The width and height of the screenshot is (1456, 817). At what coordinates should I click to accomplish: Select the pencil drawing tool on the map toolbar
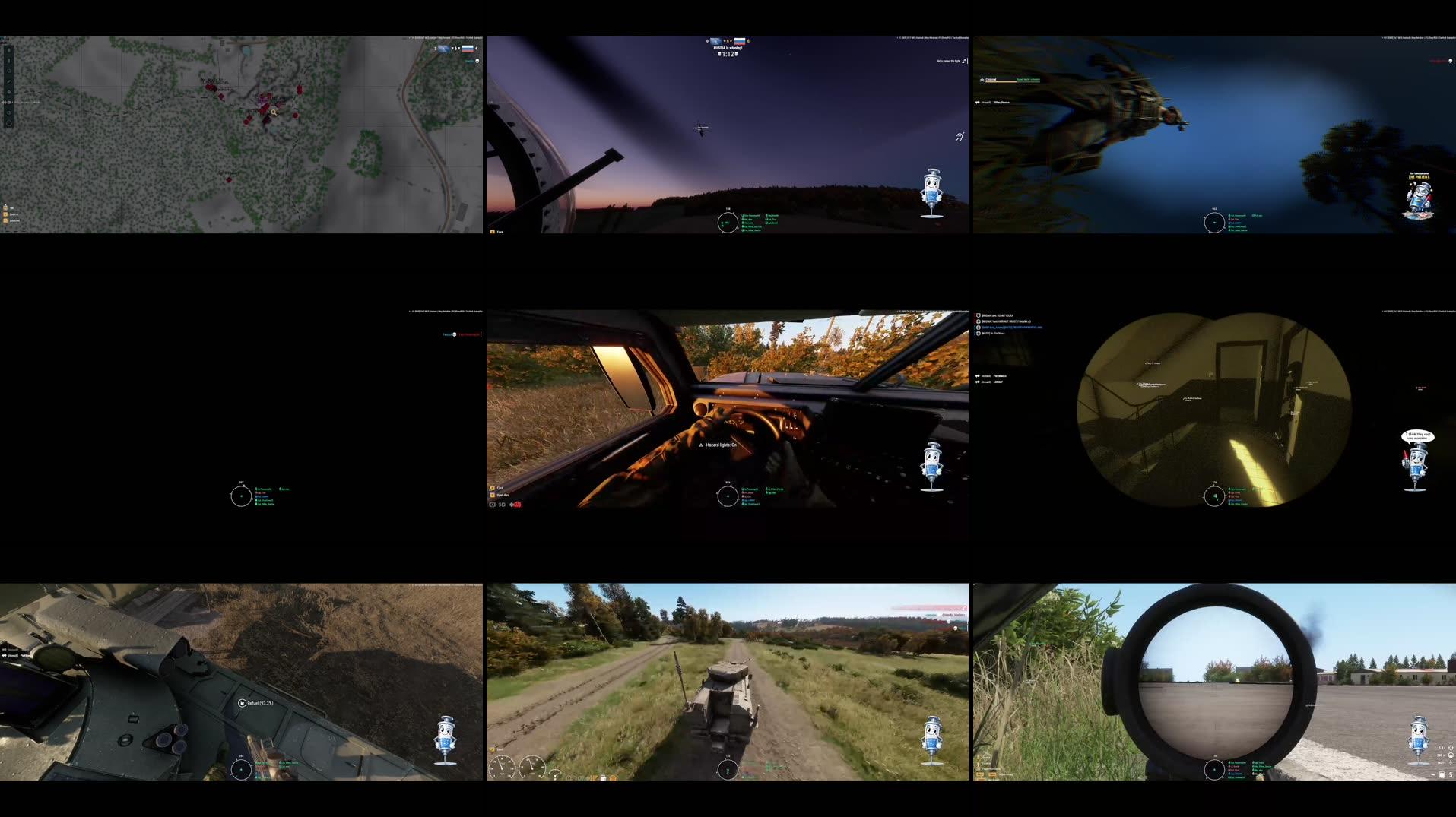pos(9,81)
